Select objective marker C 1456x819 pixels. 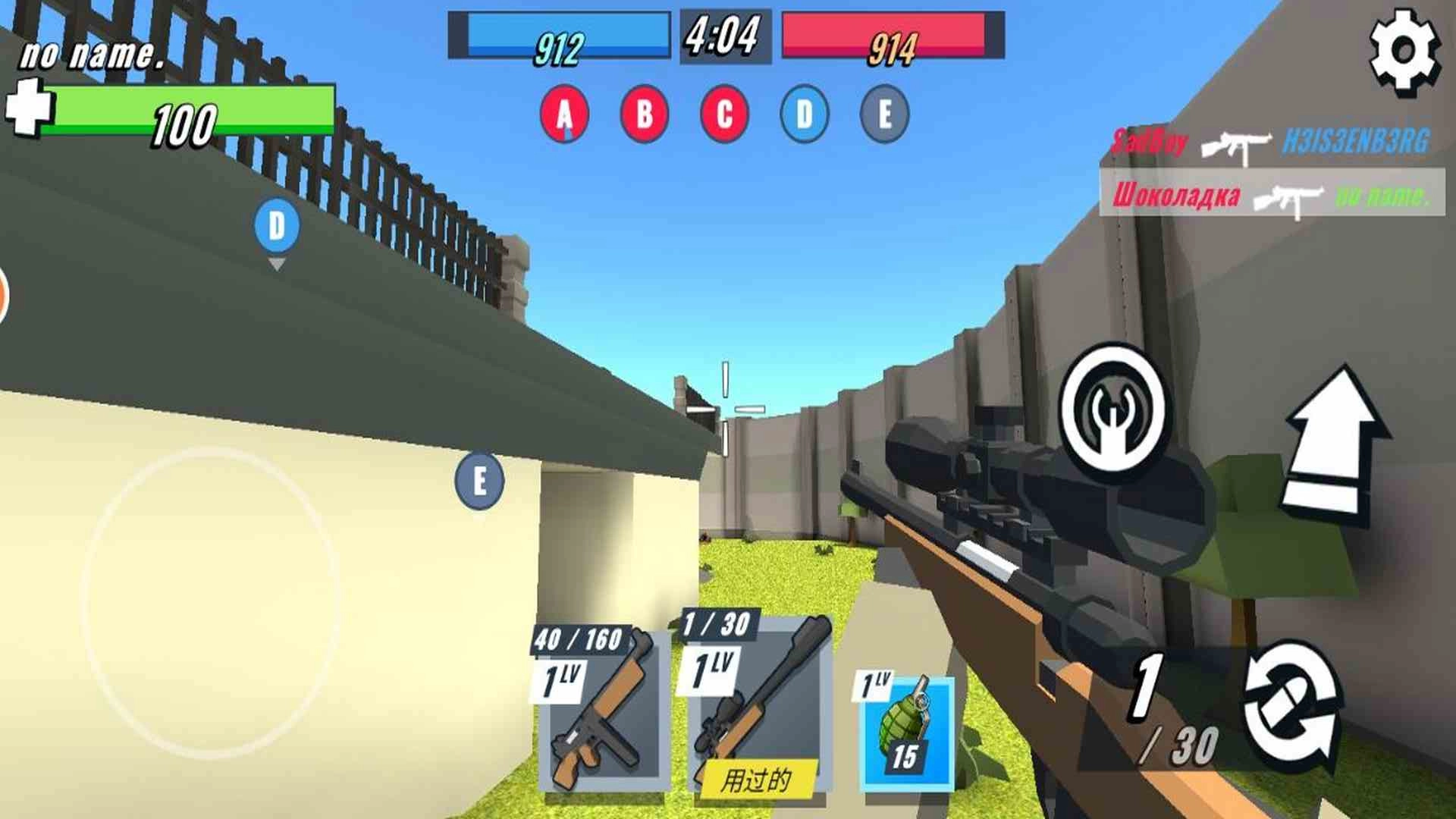tap(723, 114)
